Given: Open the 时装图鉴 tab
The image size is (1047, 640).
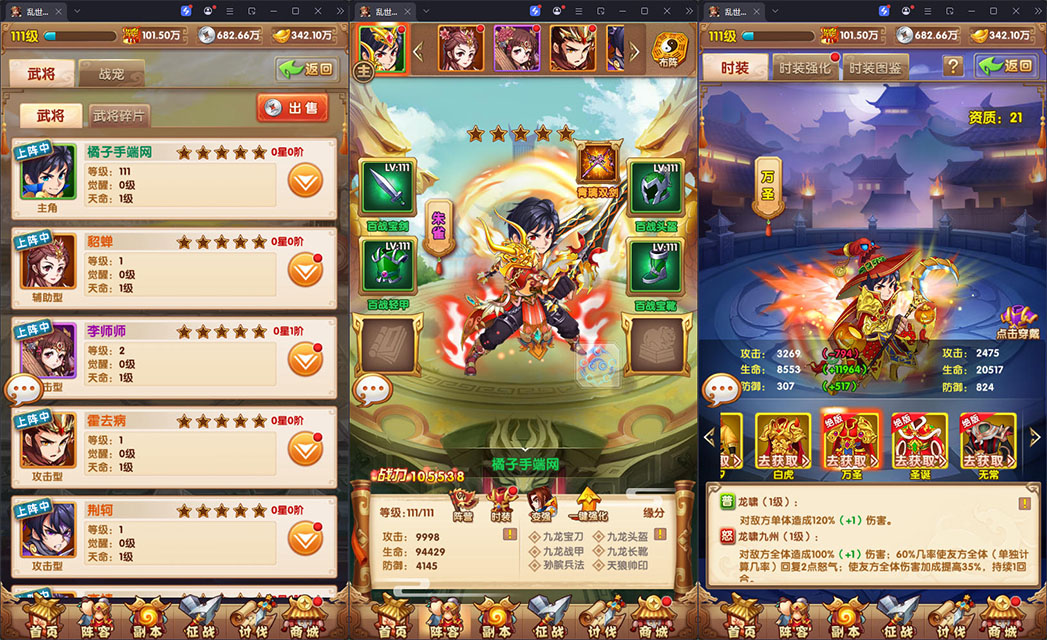Looking at the screenshot, I should [875, 68].
